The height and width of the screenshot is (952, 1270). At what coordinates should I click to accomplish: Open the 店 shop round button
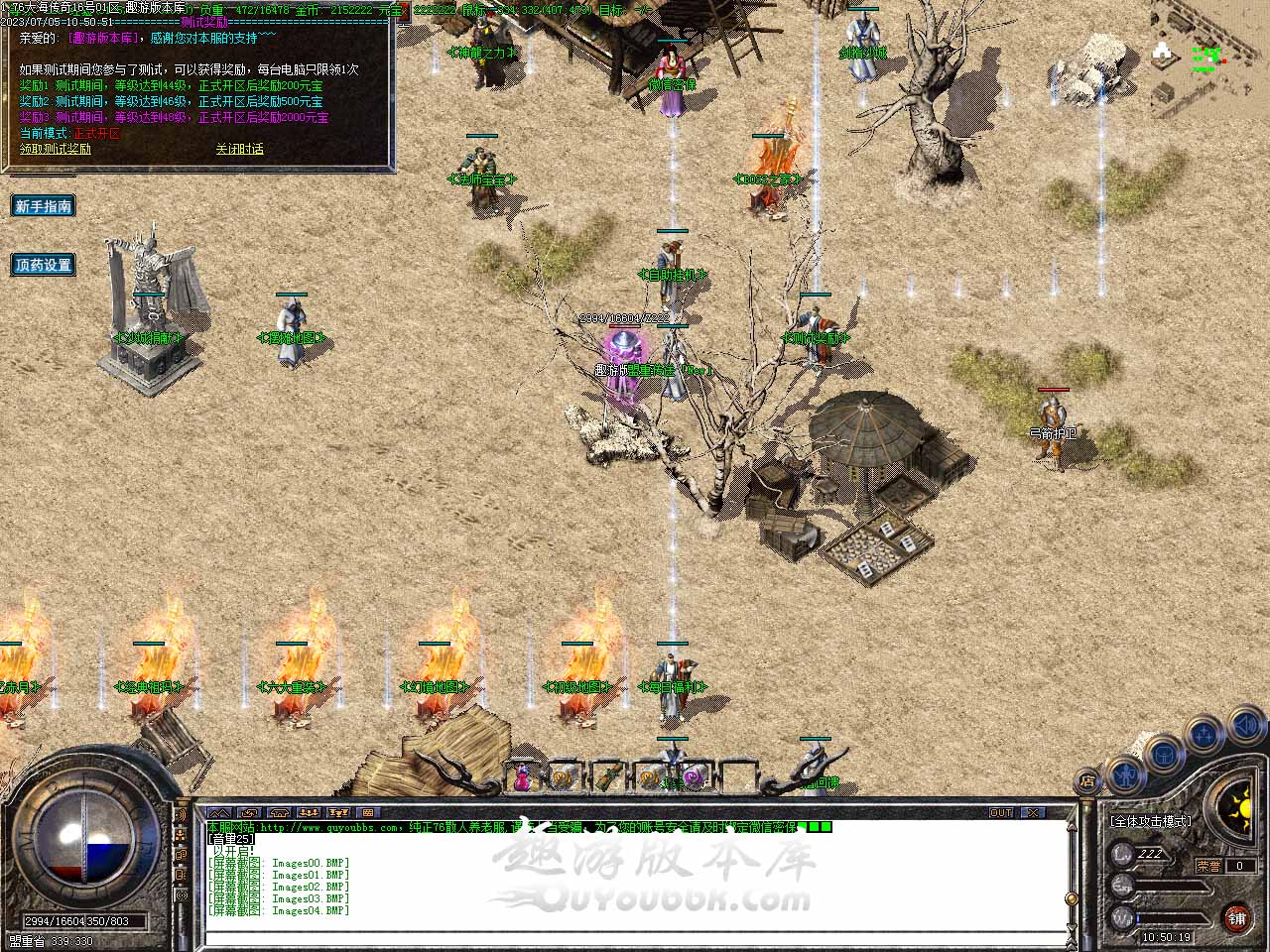point(1088,781)
